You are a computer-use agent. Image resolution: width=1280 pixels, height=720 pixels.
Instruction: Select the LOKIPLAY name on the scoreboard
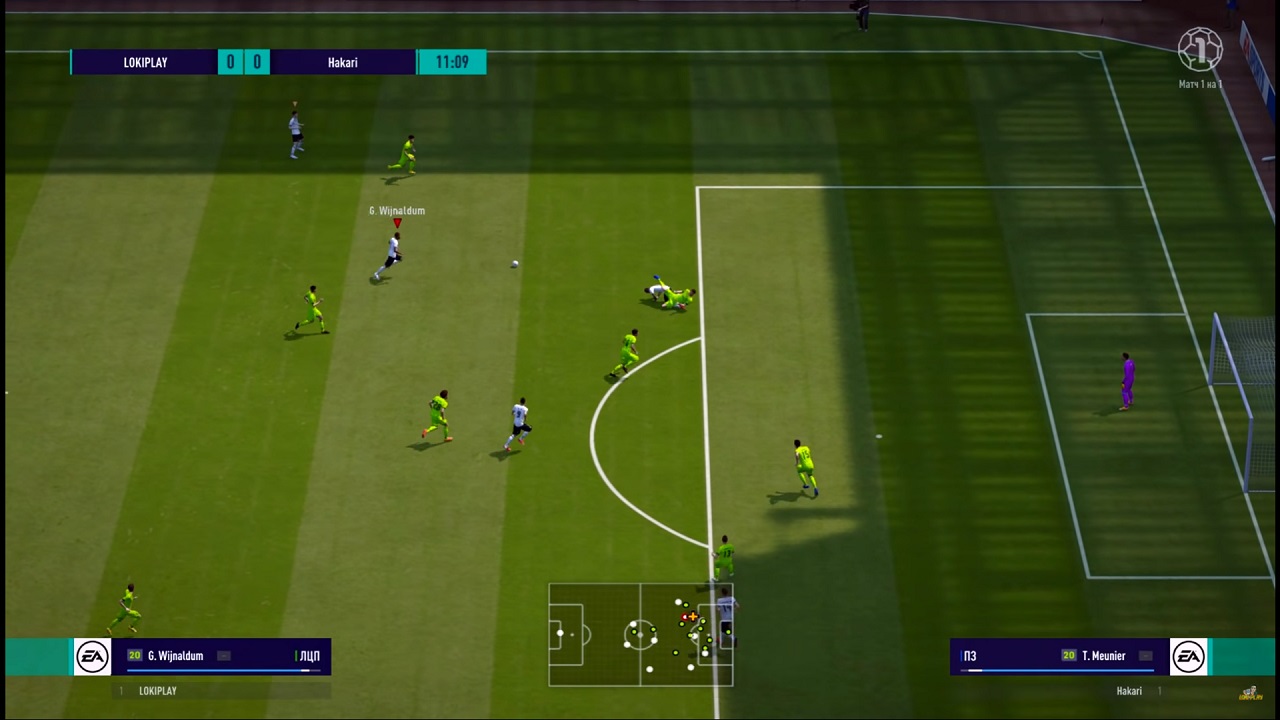tap(145, 62)
